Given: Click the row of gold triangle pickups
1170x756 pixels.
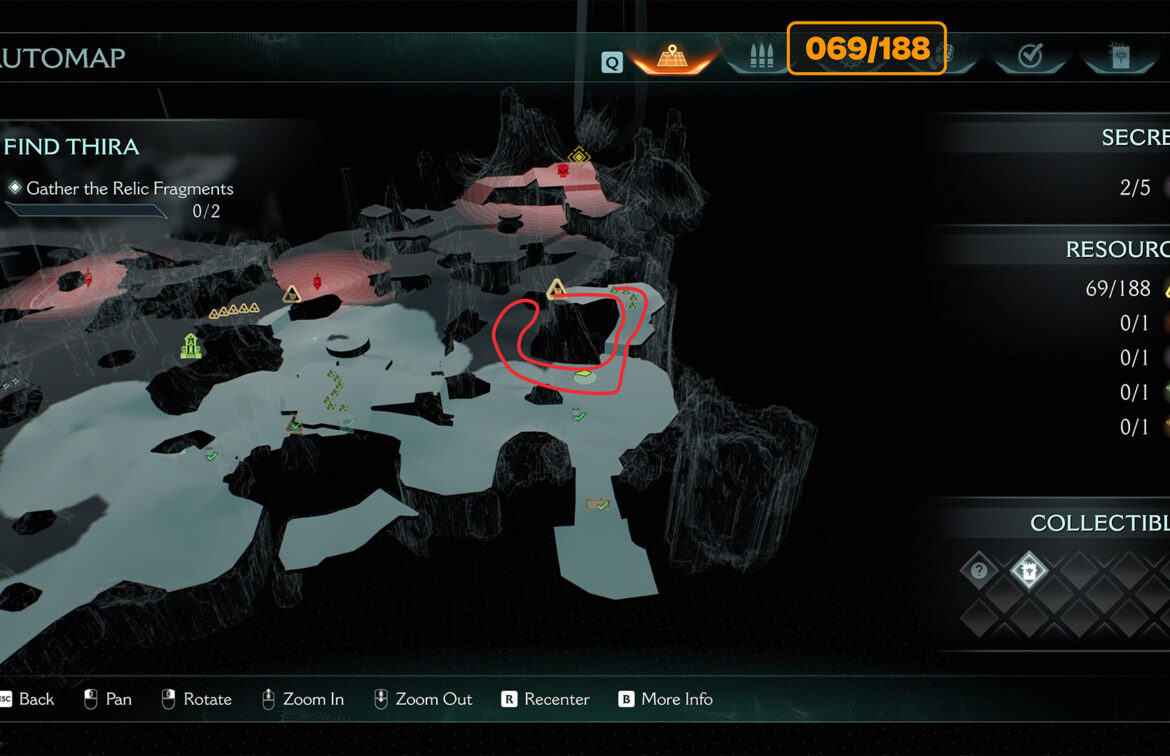Looking at the screenshot, I should pyautogui.click(x=233, y=311).
